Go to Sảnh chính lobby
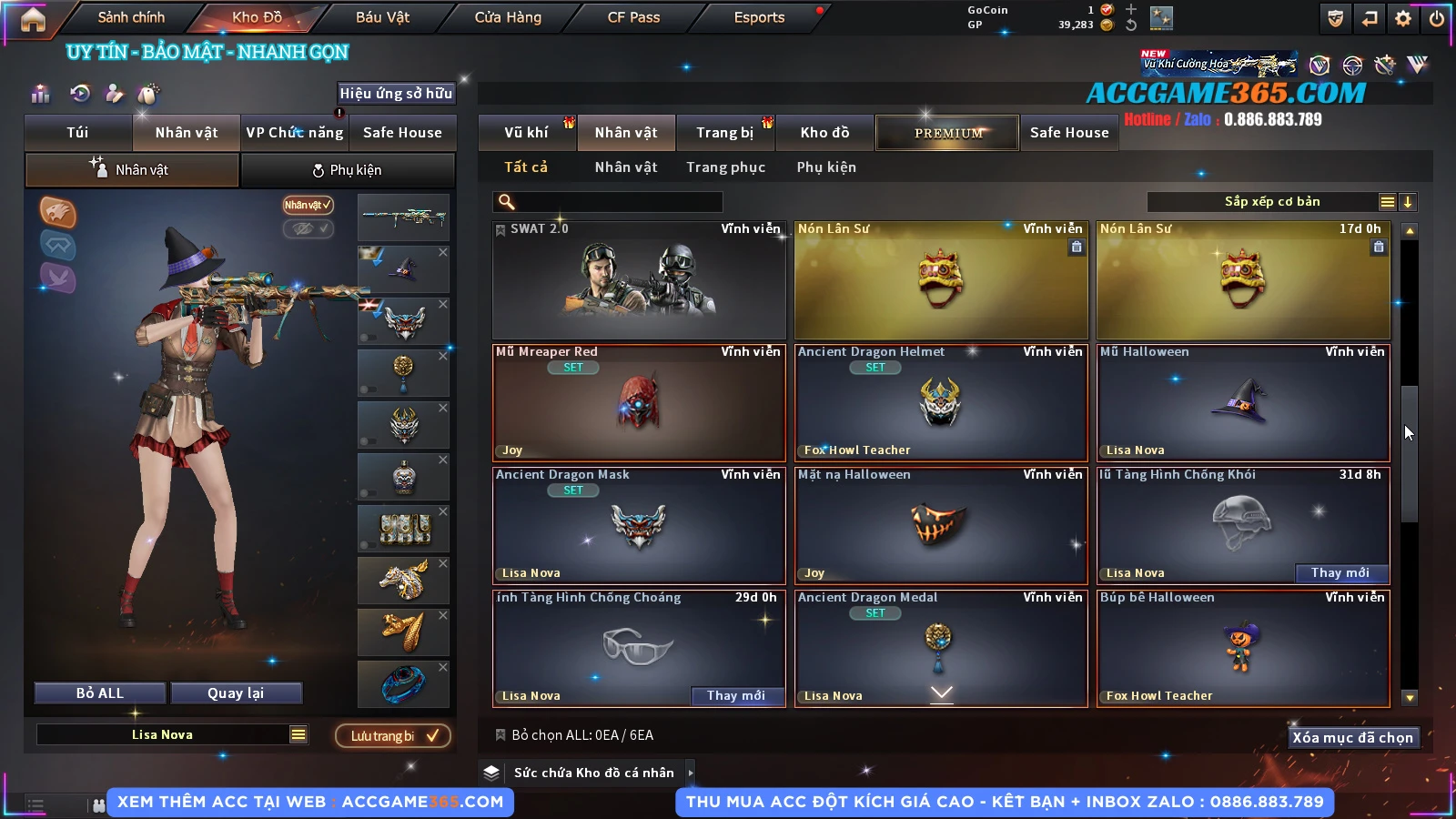The image size is (1456, 819). point(131,17)
